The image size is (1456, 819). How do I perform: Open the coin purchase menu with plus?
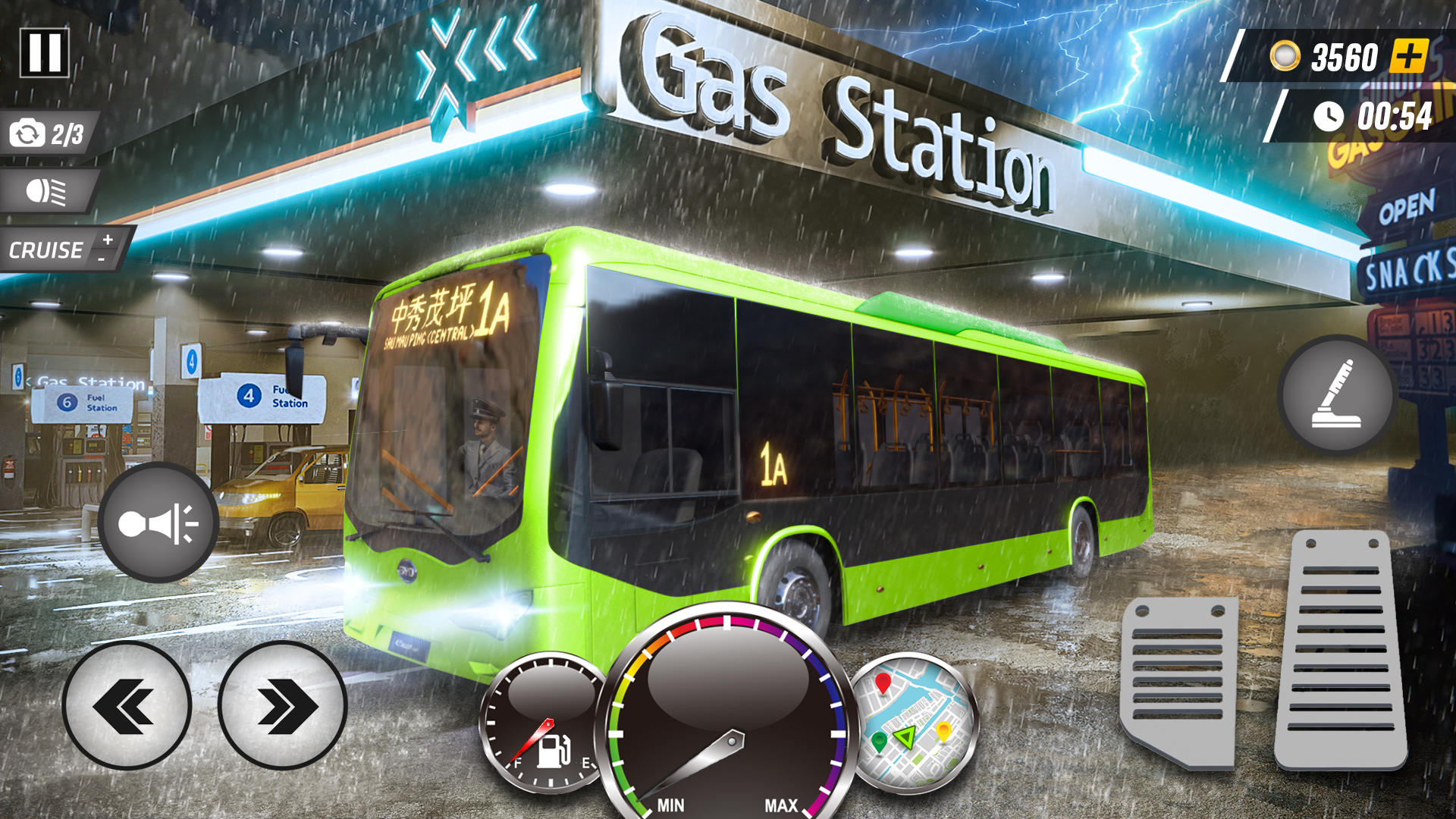(x=1408, y=55)
